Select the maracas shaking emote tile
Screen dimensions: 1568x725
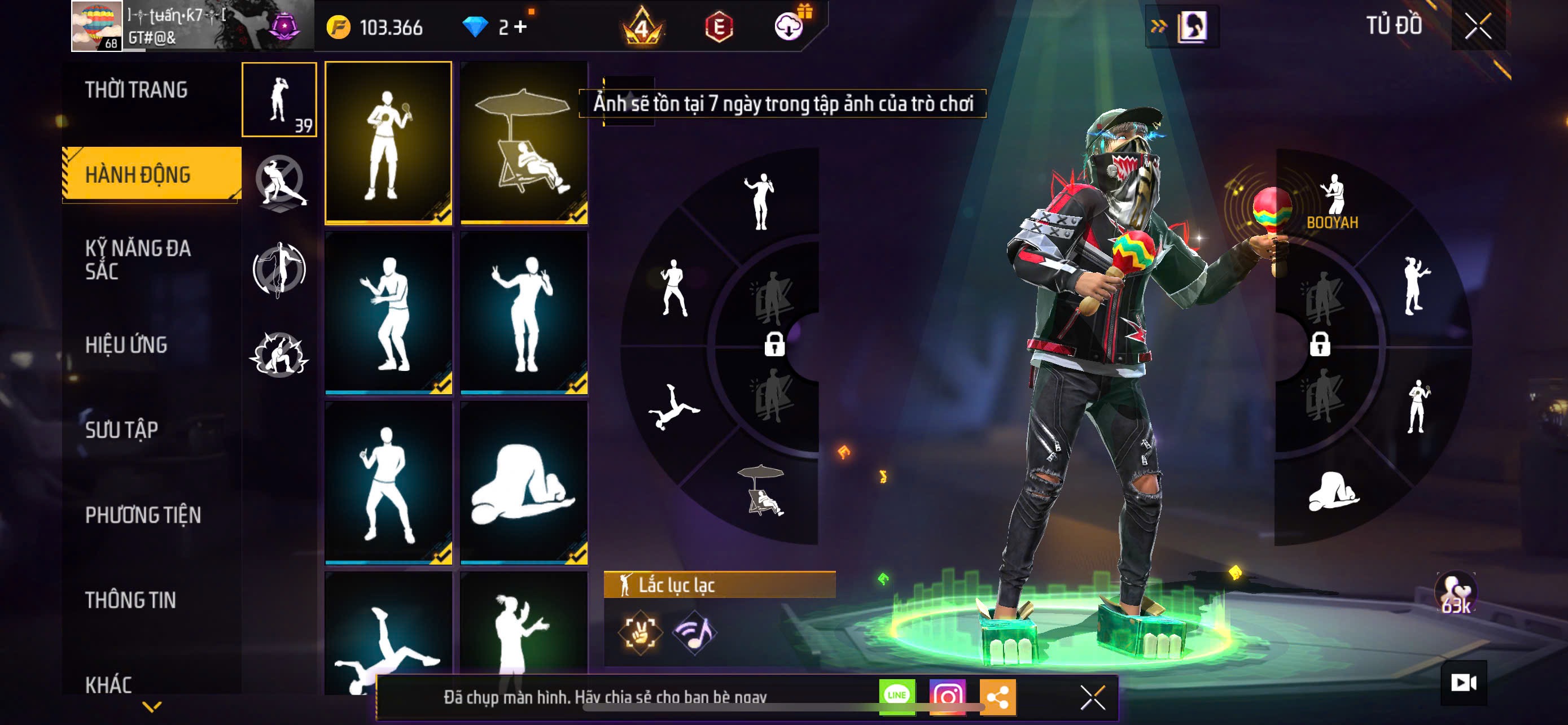click(x=388, y=142)
